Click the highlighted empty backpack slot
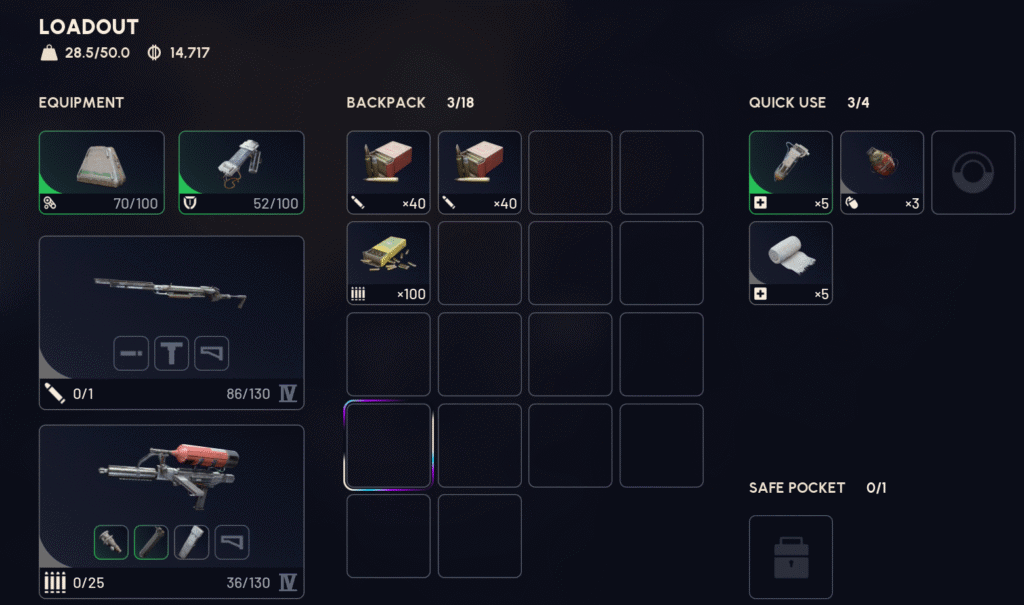The width and height of the screenshot is (1024, 605). click(388, 446)
